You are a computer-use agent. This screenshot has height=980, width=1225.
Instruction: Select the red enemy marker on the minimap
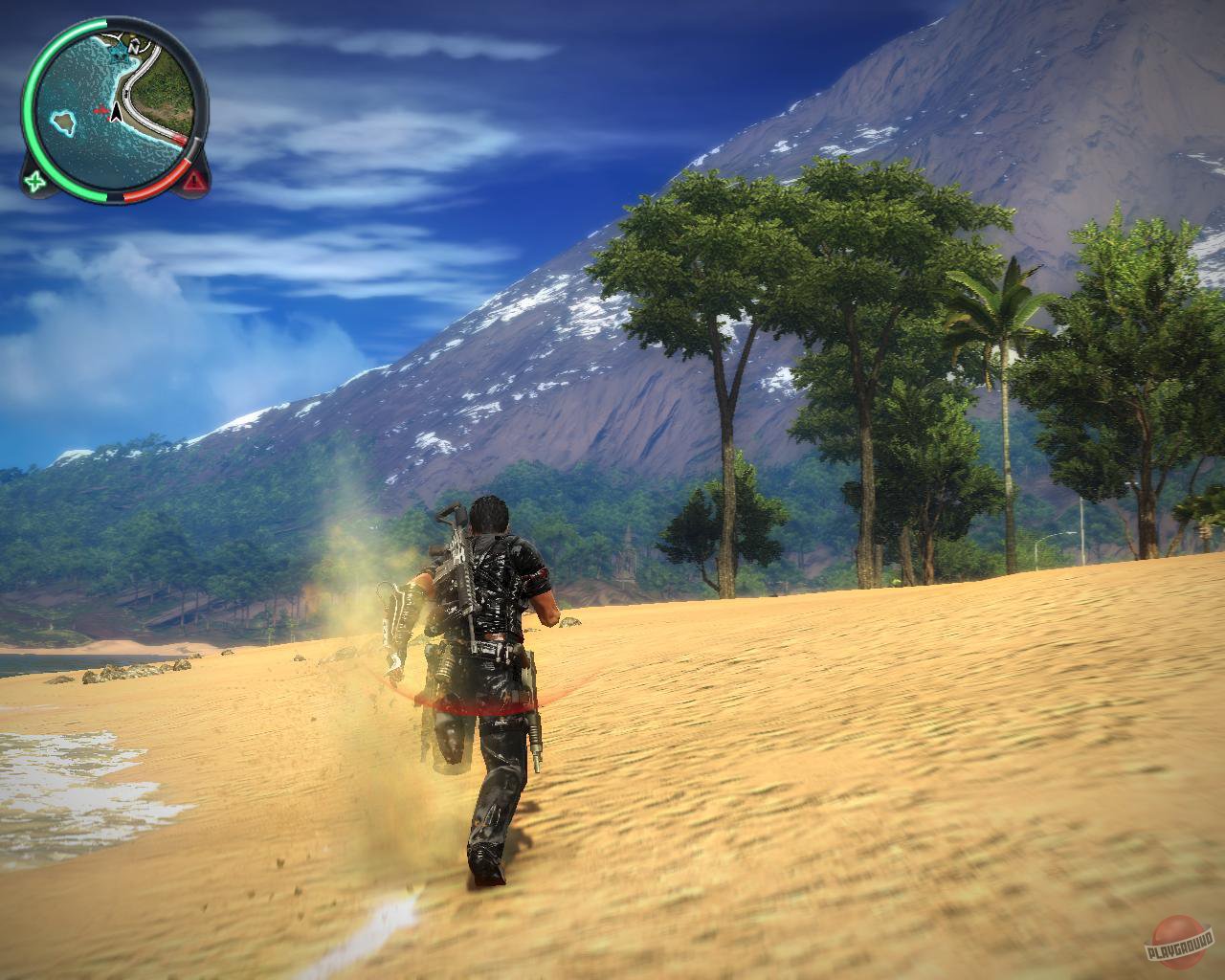(101, 111)
